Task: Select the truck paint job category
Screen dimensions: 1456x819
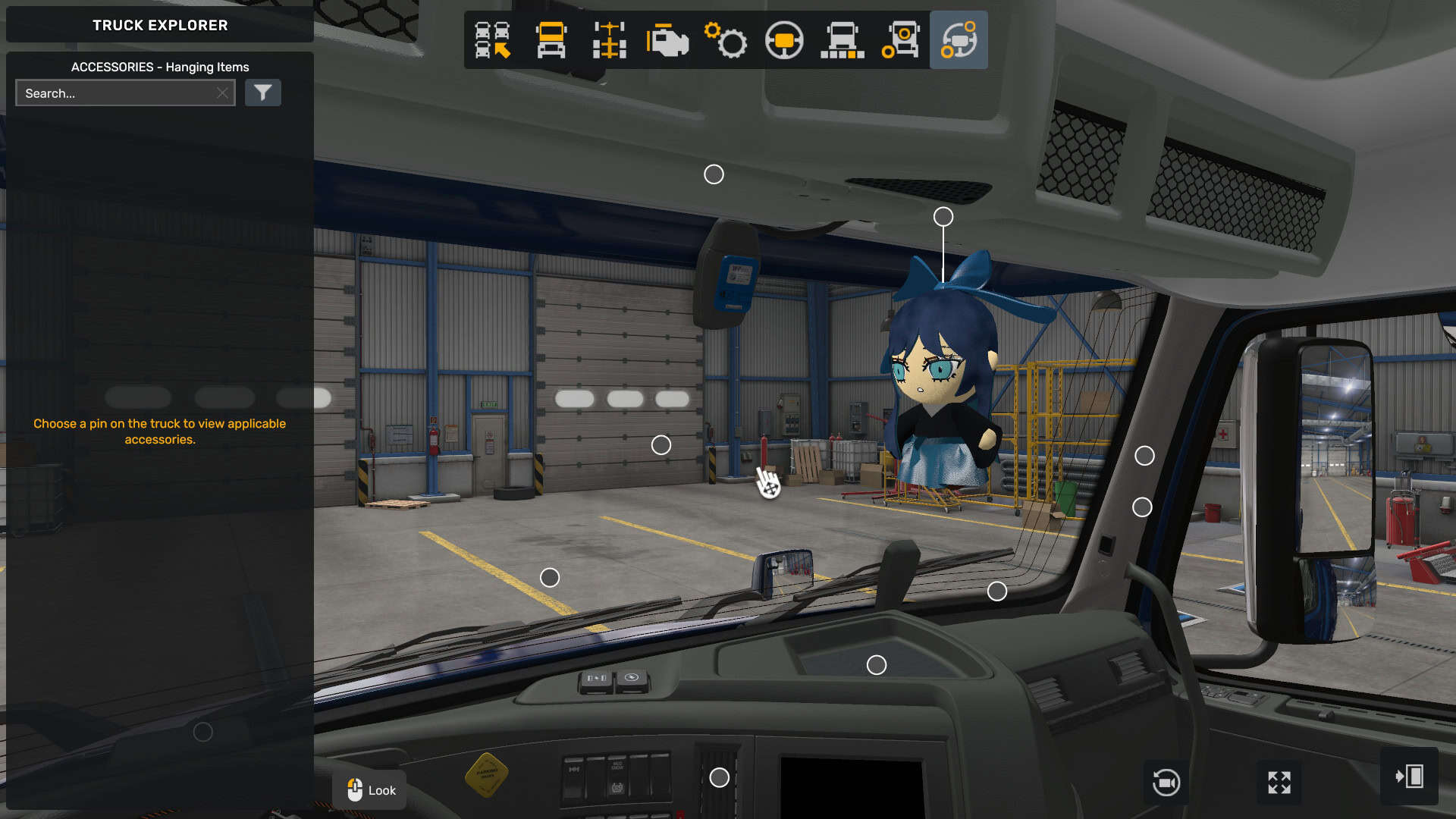Action: (x=843, y=40)
